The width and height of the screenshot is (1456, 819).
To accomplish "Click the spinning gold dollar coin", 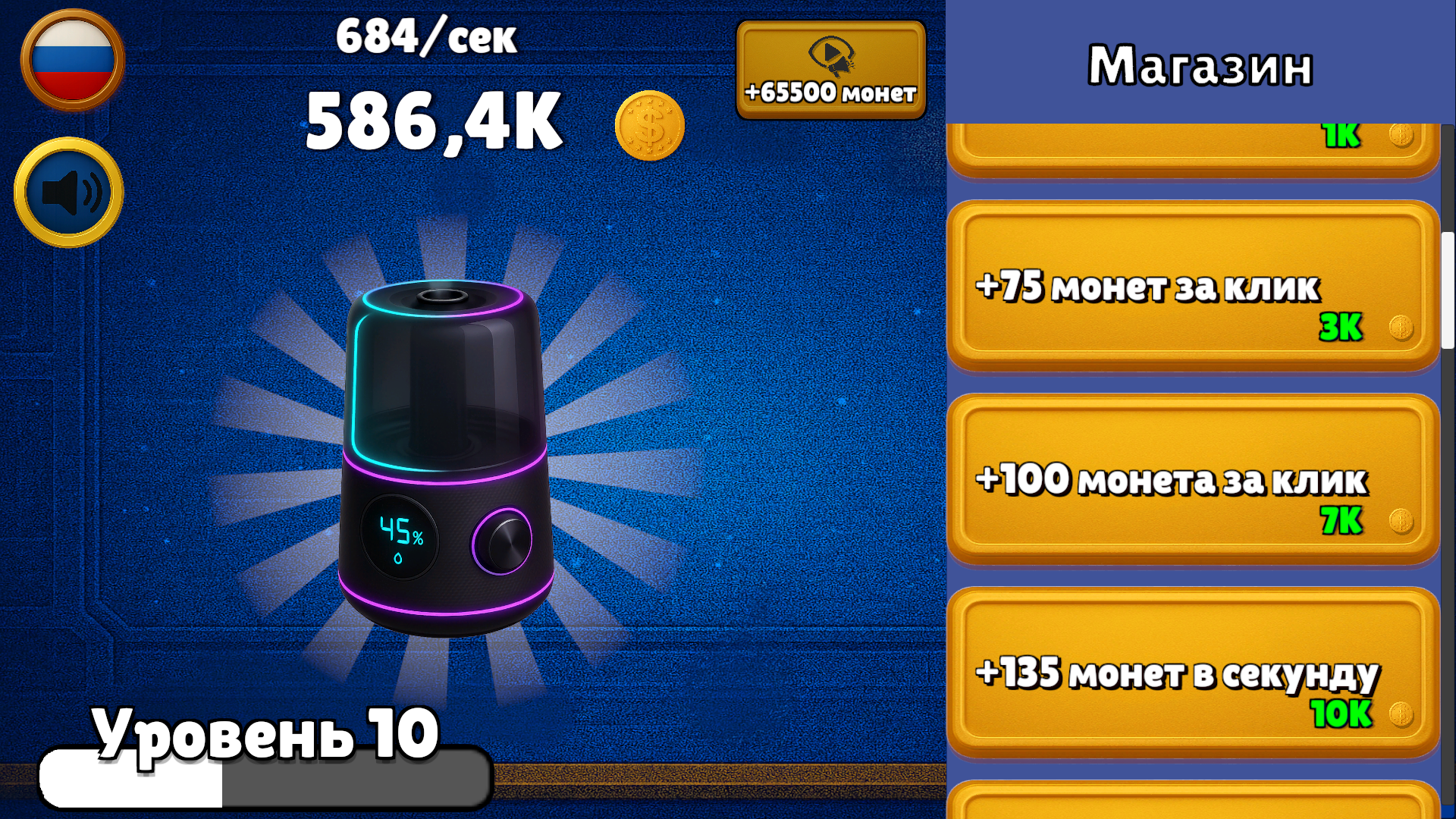I will tap(648, 126).
